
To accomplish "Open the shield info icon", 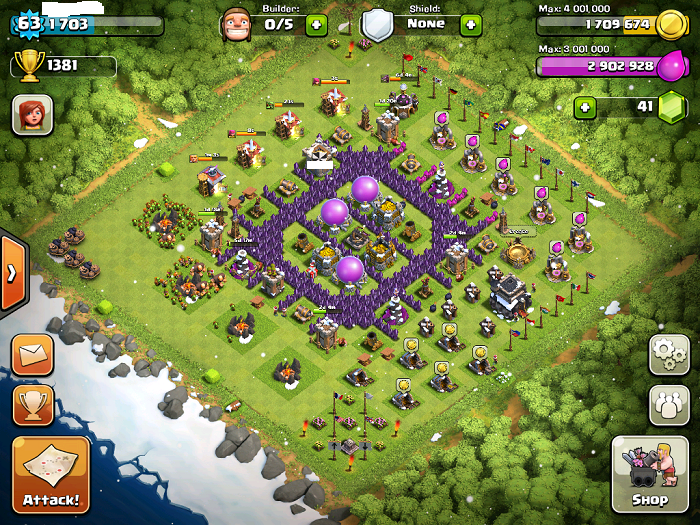I will coord(377,24).
